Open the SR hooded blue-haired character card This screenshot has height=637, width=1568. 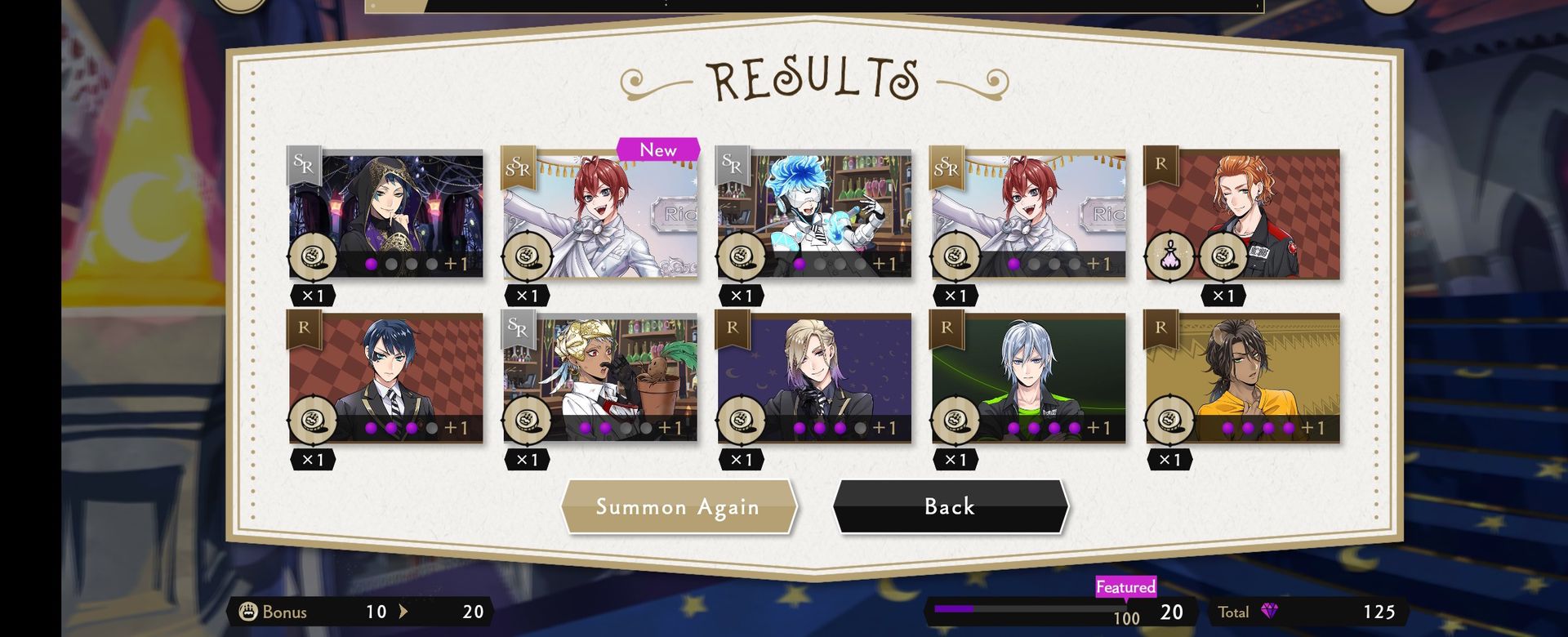coord(385,214)
